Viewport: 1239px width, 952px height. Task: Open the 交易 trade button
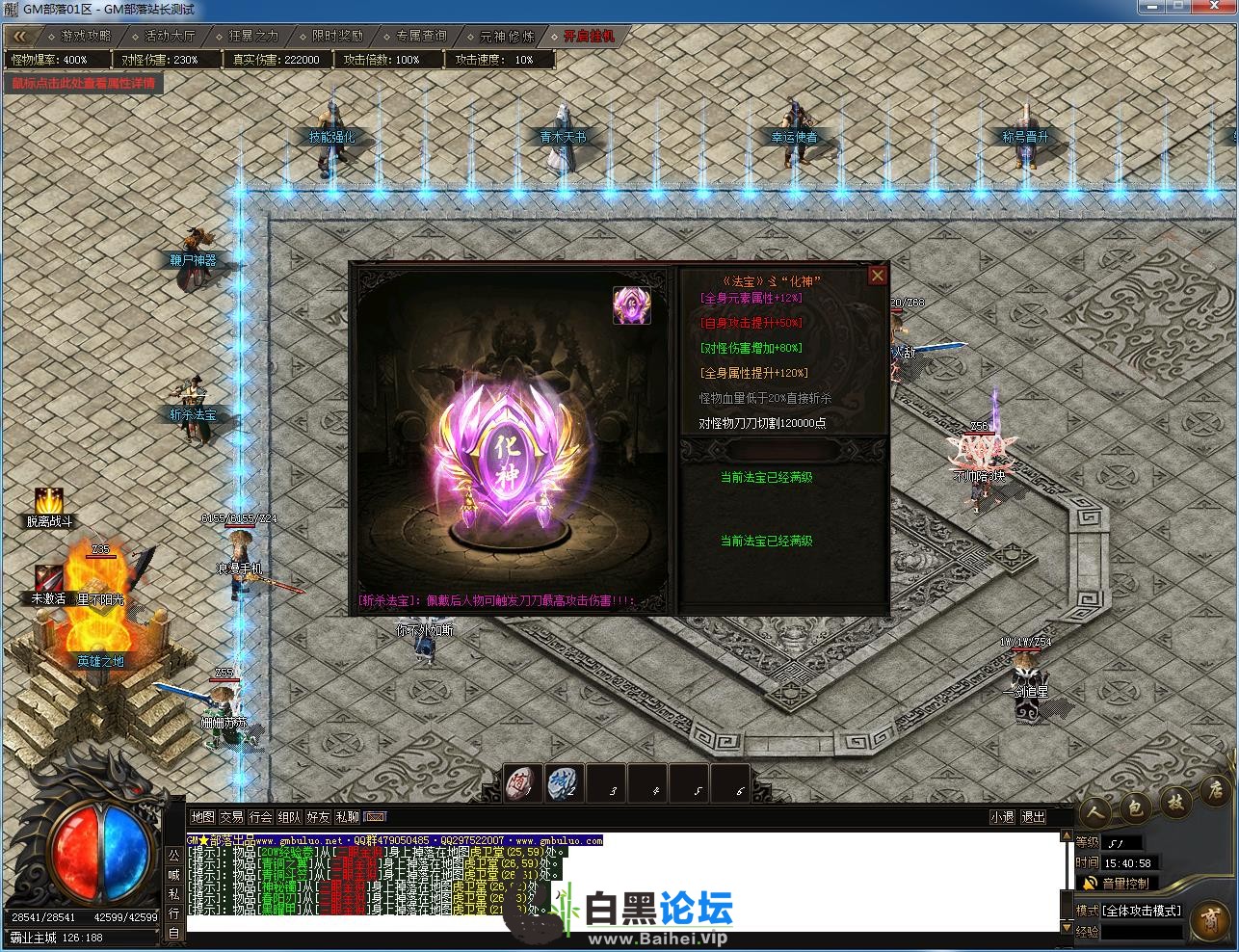click(231, 817)
